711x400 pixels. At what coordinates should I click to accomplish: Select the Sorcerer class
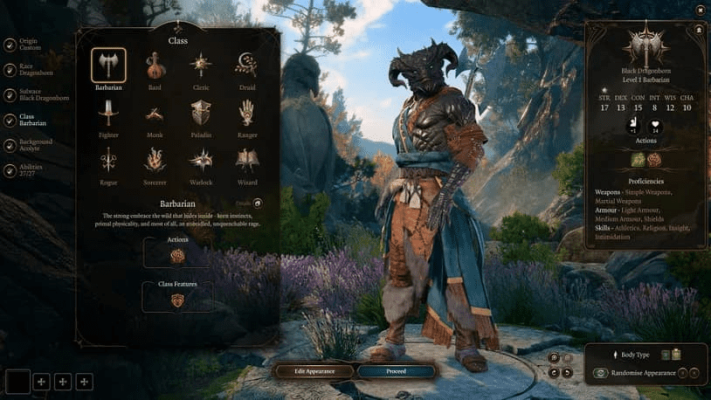click(x=155, y=160)
